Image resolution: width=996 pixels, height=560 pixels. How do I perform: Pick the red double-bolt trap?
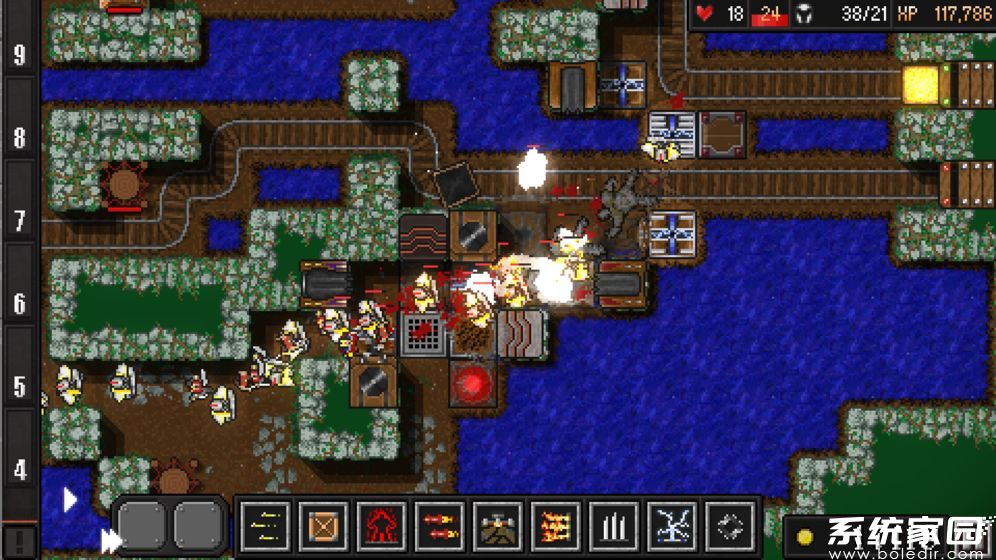(440, 525)
